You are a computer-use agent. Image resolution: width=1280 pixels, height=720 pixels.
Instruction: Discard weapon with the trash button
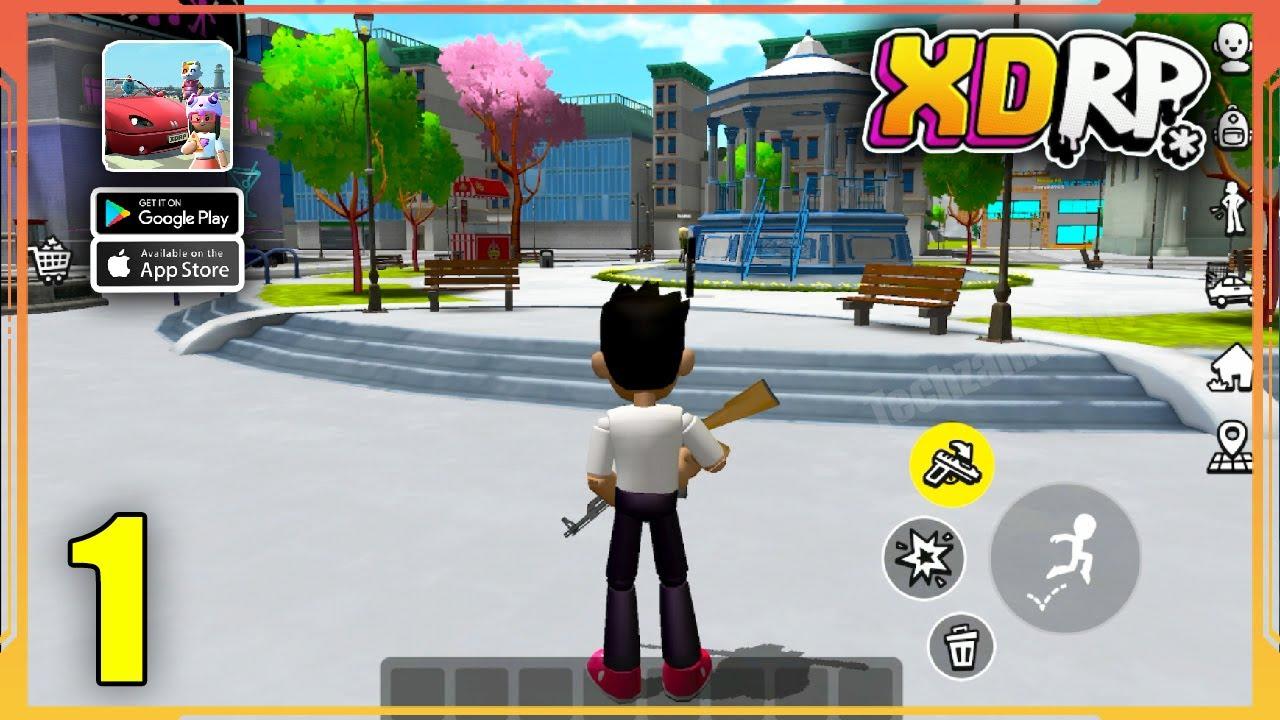click(x=963, y=650)
